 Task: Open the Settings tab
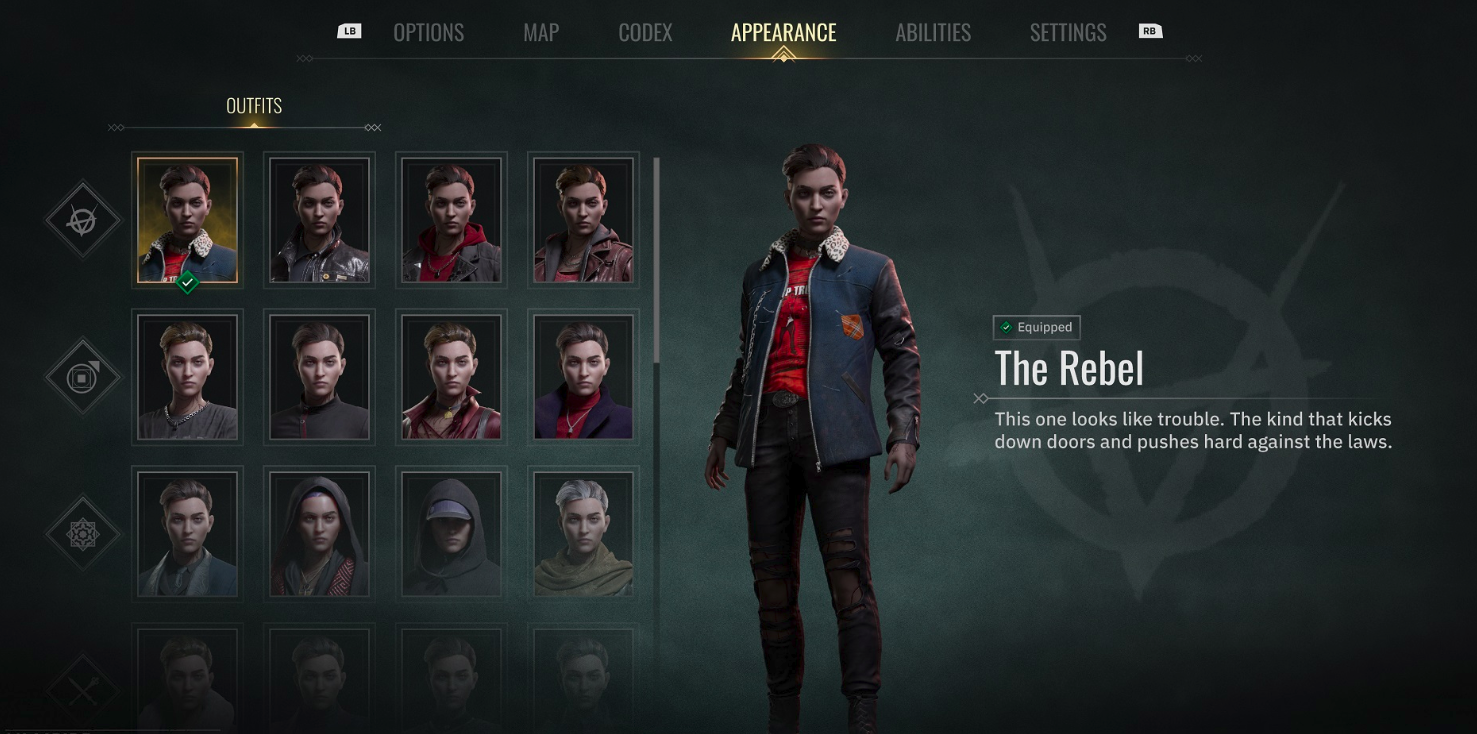1068,33
